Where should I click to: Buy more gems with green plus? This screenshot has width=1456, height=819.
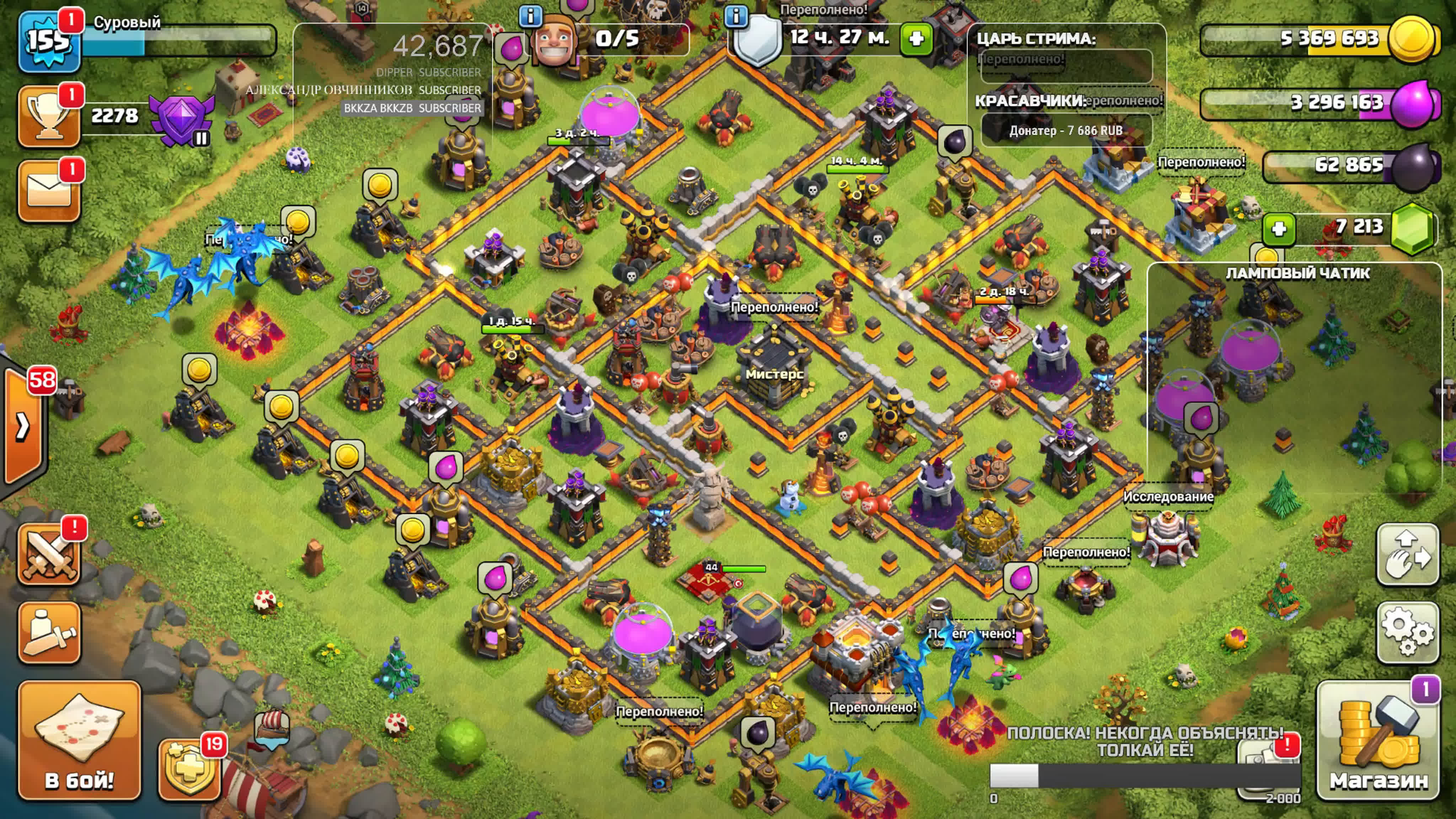click(x=1279, y=229)
